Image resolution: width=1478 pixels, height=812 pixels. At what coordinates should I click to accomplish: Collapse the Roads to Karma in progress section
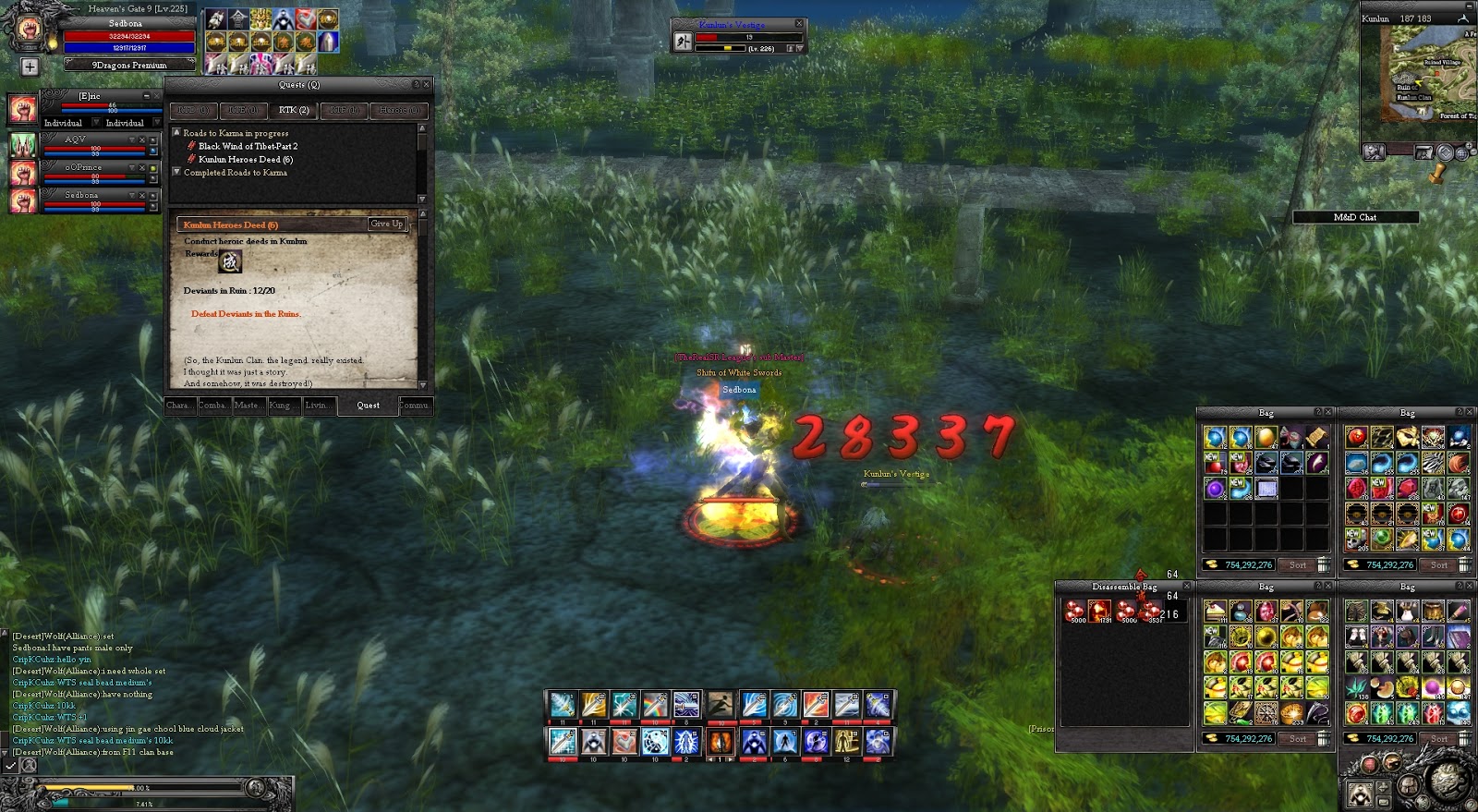click(x=177, y=132)
